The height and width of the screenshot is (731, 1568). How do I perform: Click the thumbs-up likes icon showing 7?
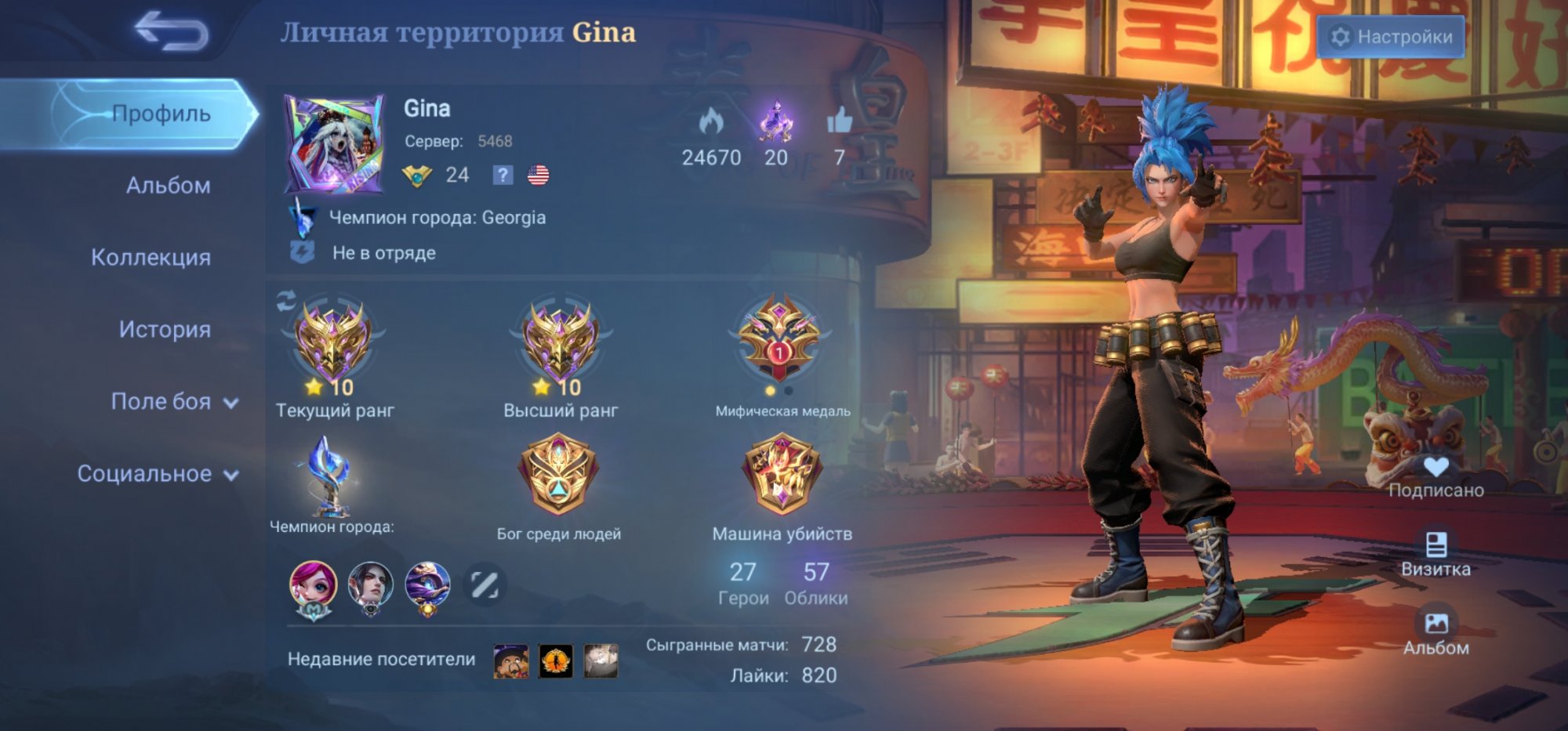pos(837,121)
